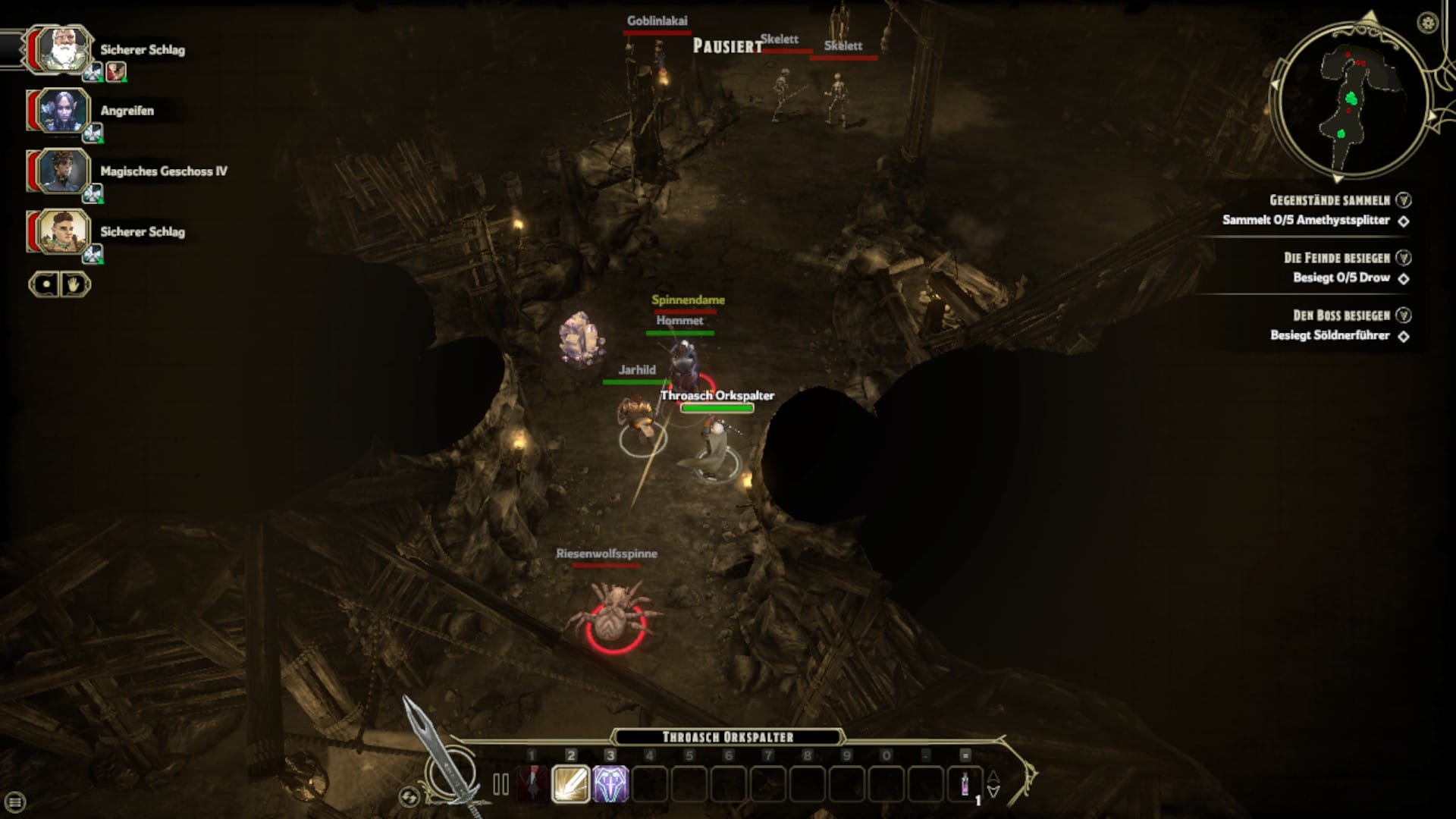Select the white-bearded dwarf party portrait

(61, 49)
